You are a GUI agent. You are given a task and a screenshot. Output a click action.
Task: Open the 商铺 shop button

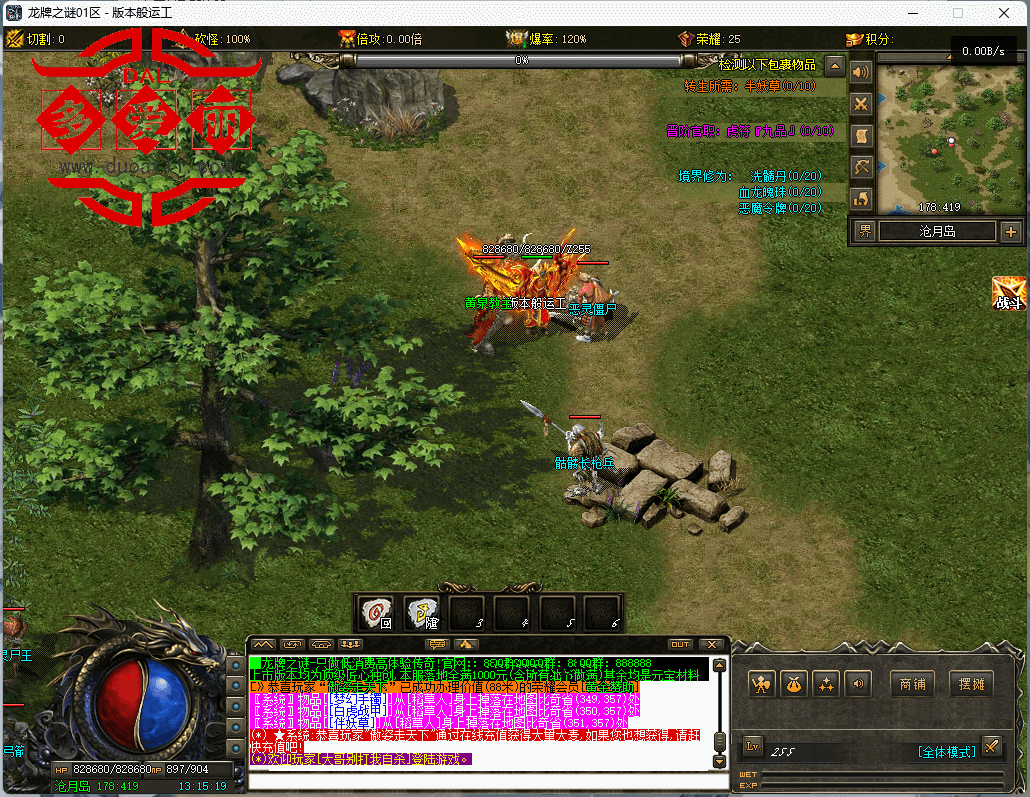coord(912,684)
